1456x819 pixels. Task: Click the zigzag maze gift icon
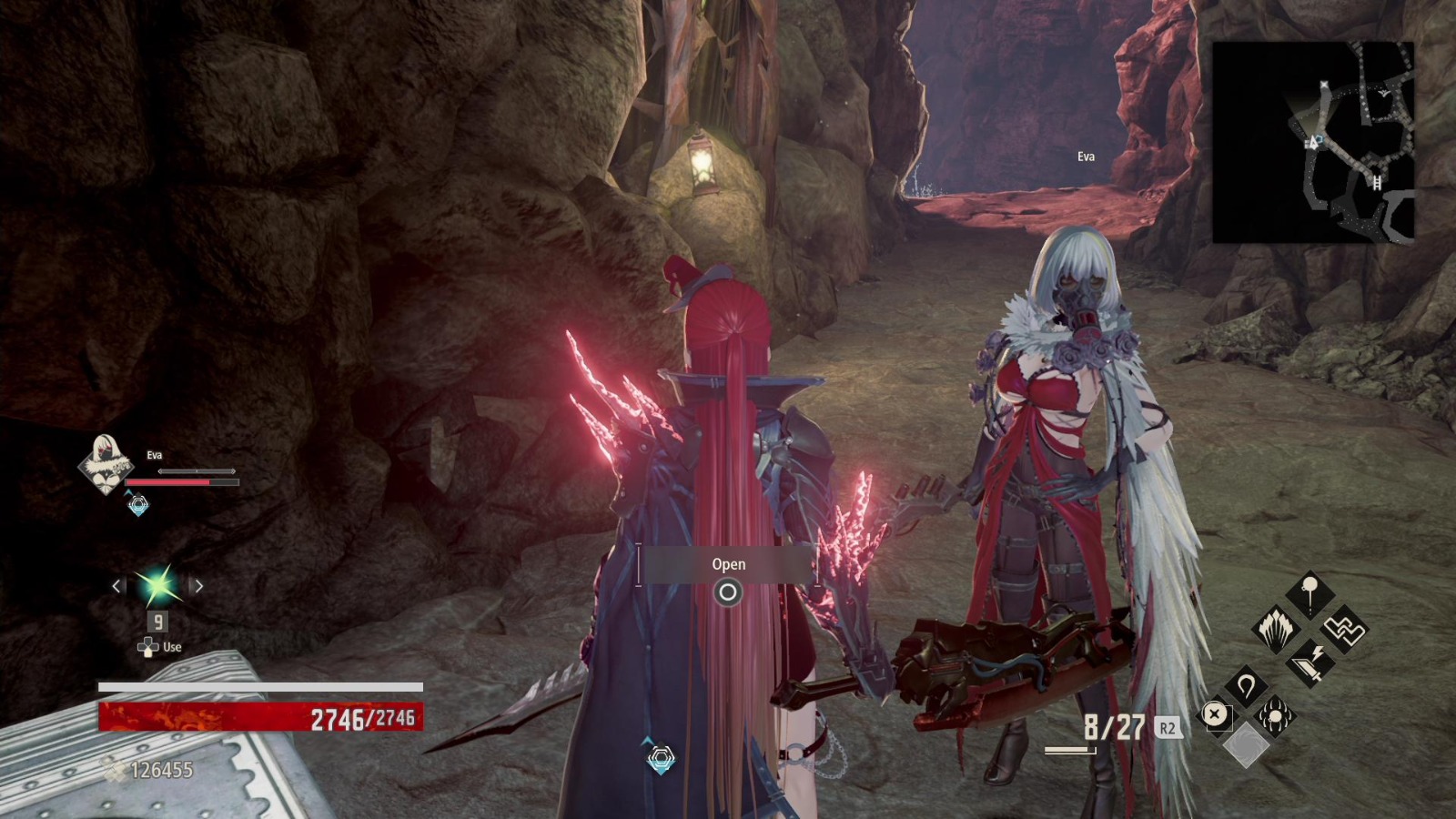[1343, 630]
